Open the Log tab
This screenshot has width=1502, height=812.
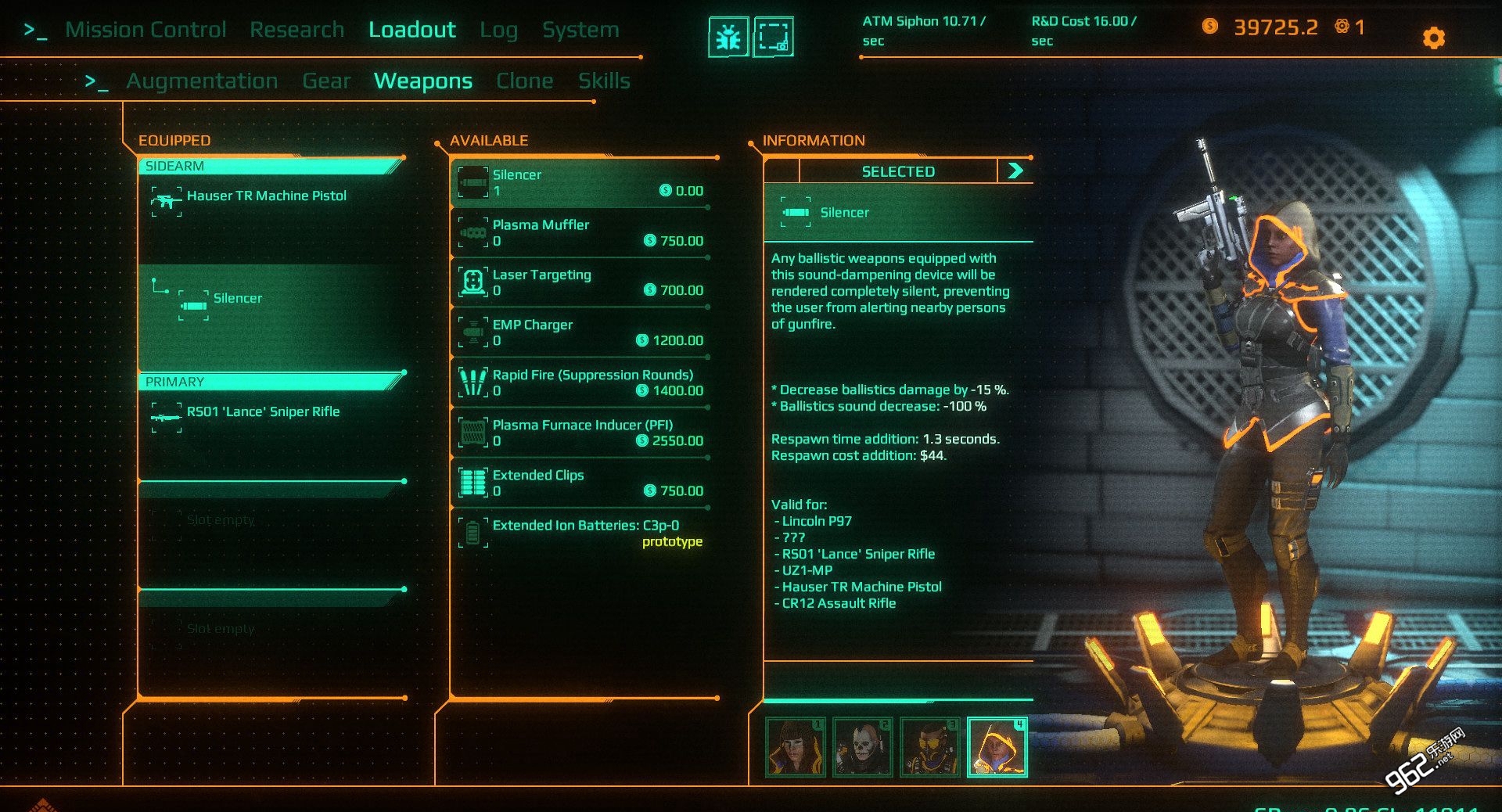[x=498, y=30]
